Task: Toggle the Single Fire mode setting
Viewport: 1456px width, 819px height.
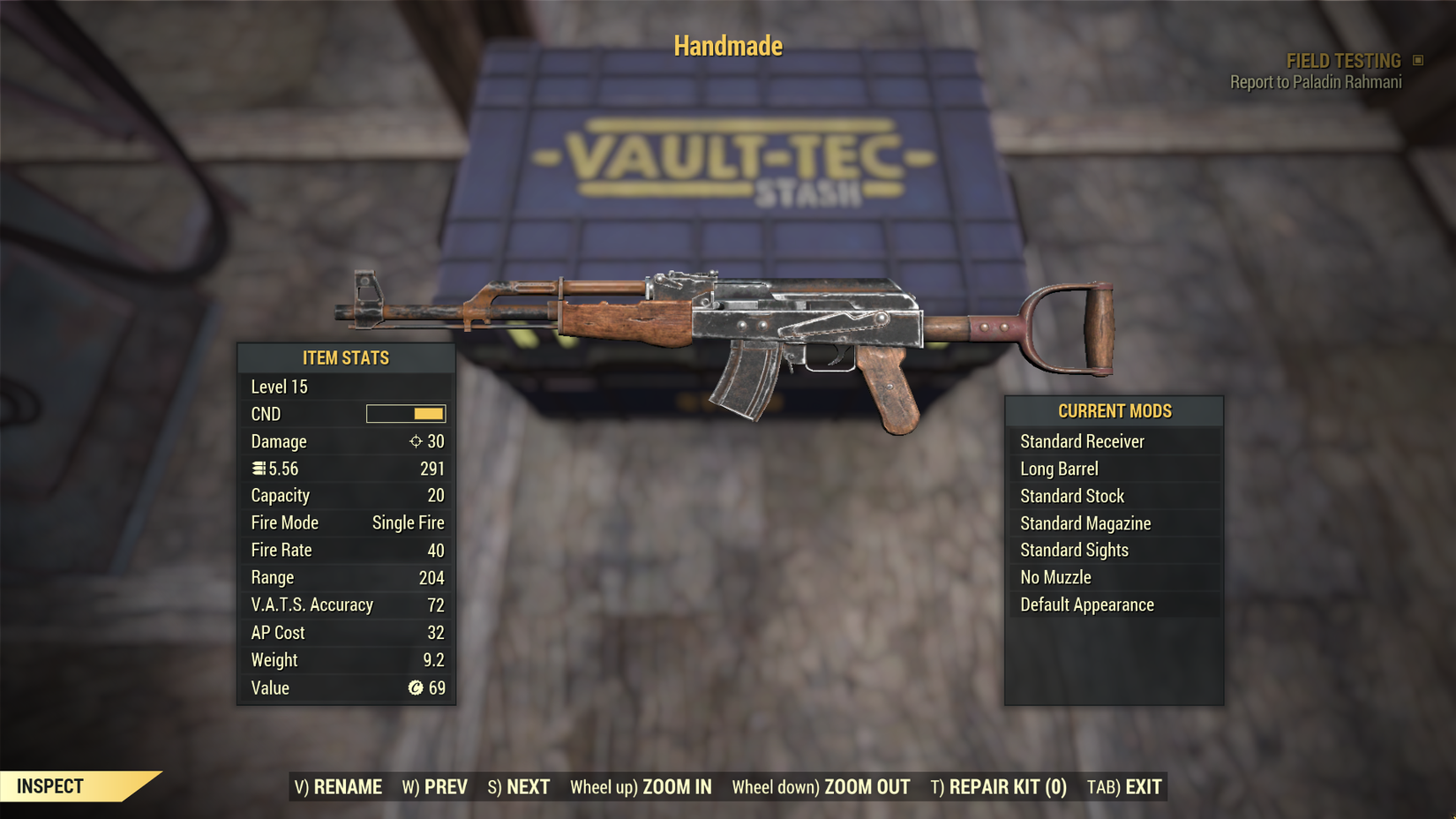Action: click(407, 522)
